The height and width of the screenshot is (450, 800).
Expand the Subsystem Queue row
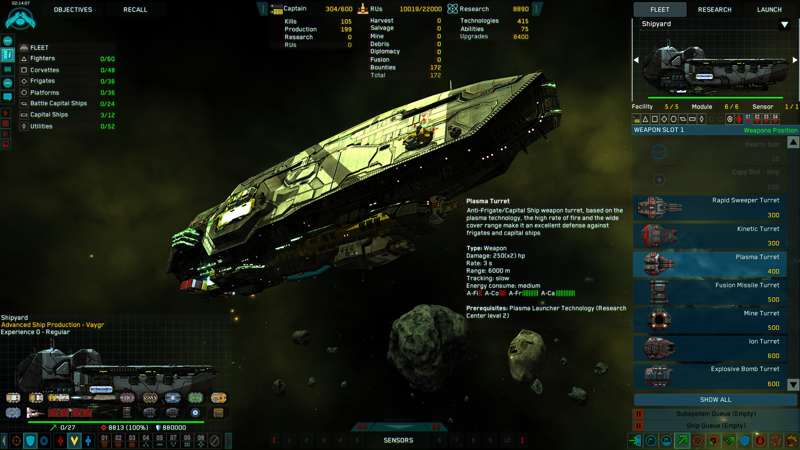pyautogui.click(x=716, y=413)
